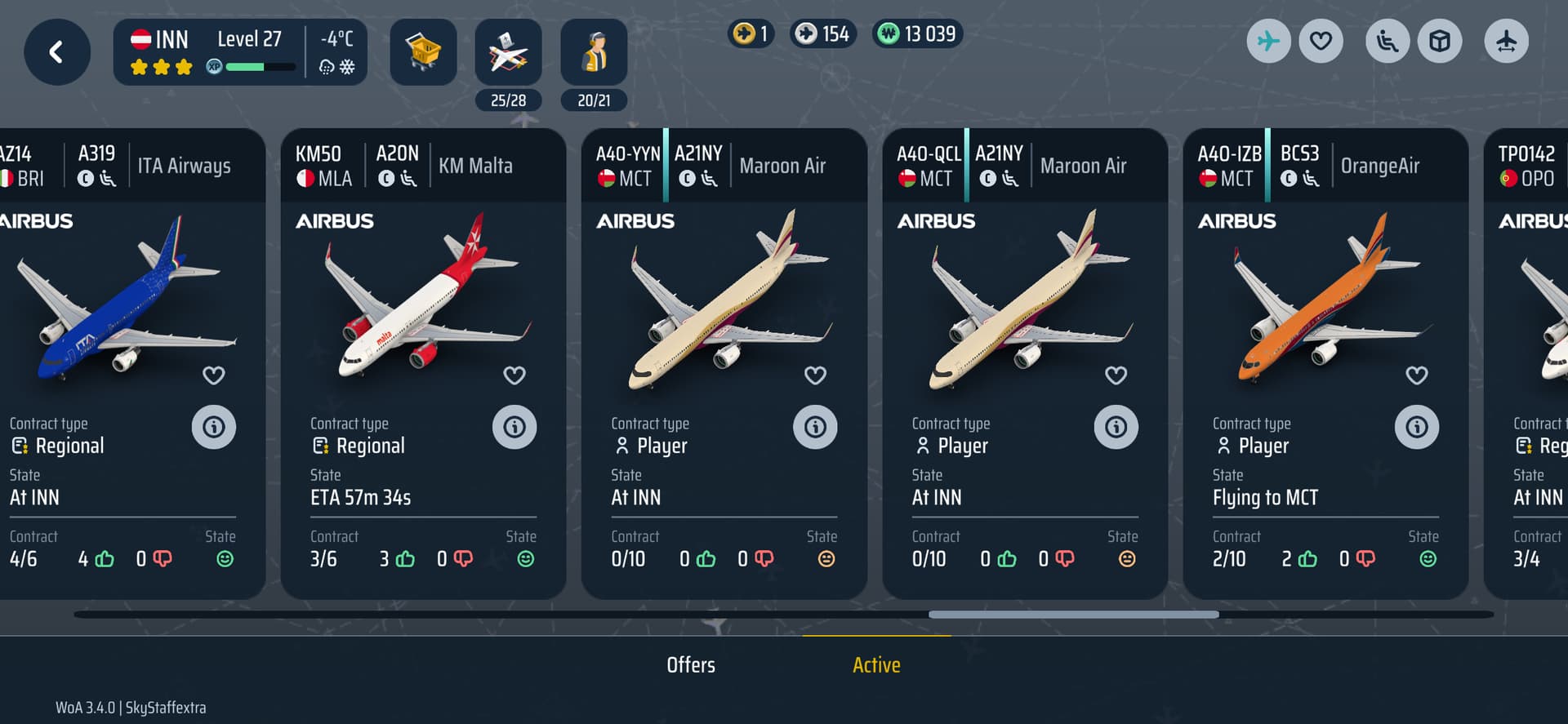Screen dimensions: 1568x724
Task: Switch to the Active tab
Action: (x=876, y=665)
